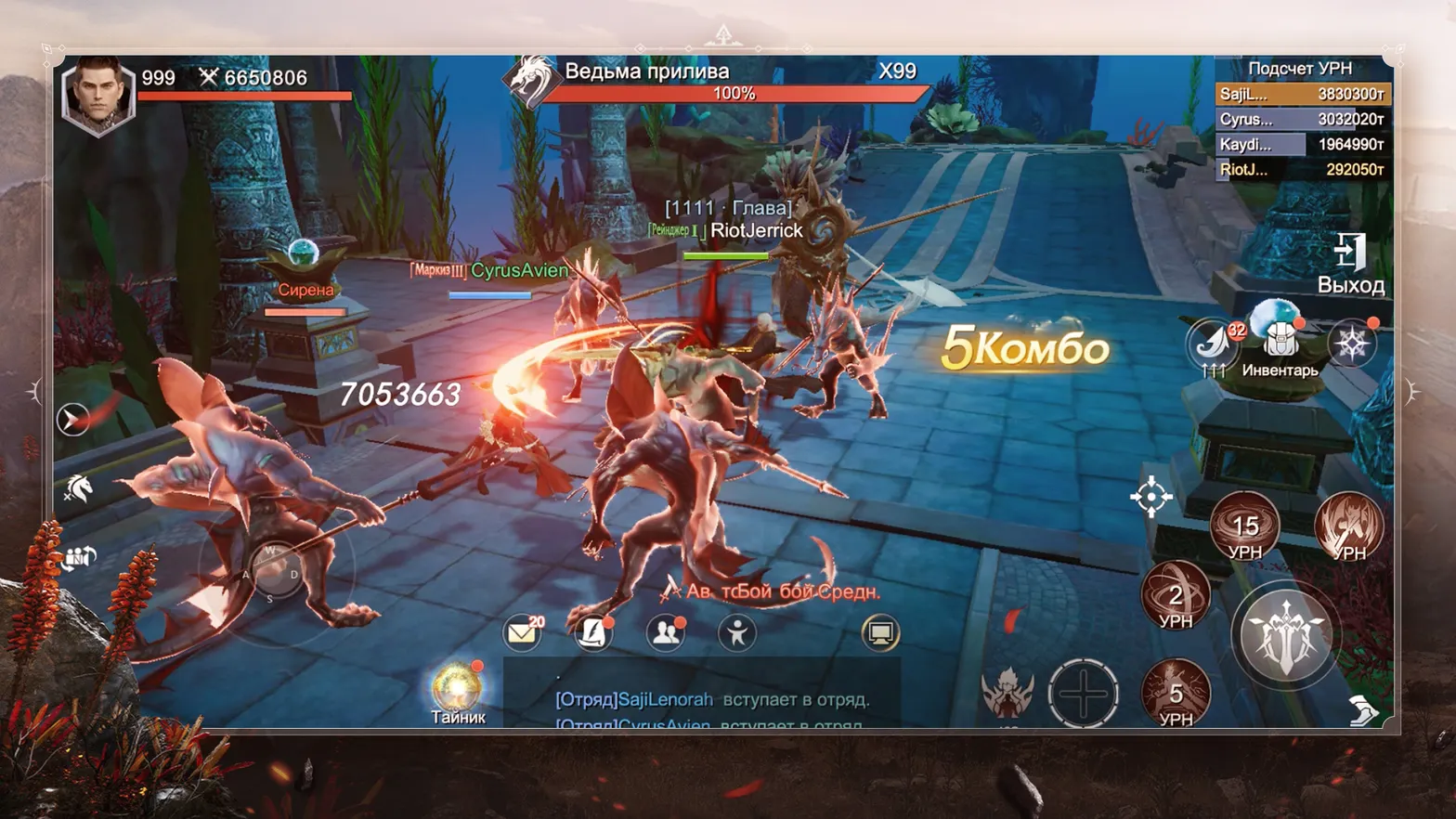This screenshot has height=819, width=1456.
Task: Open the mail icon with 20 notifications
Action: coord(523,631)
